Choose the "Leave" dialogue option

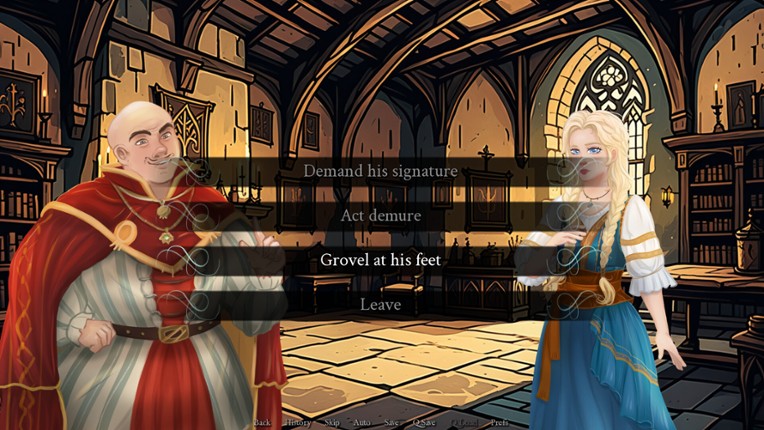point(381,304)
